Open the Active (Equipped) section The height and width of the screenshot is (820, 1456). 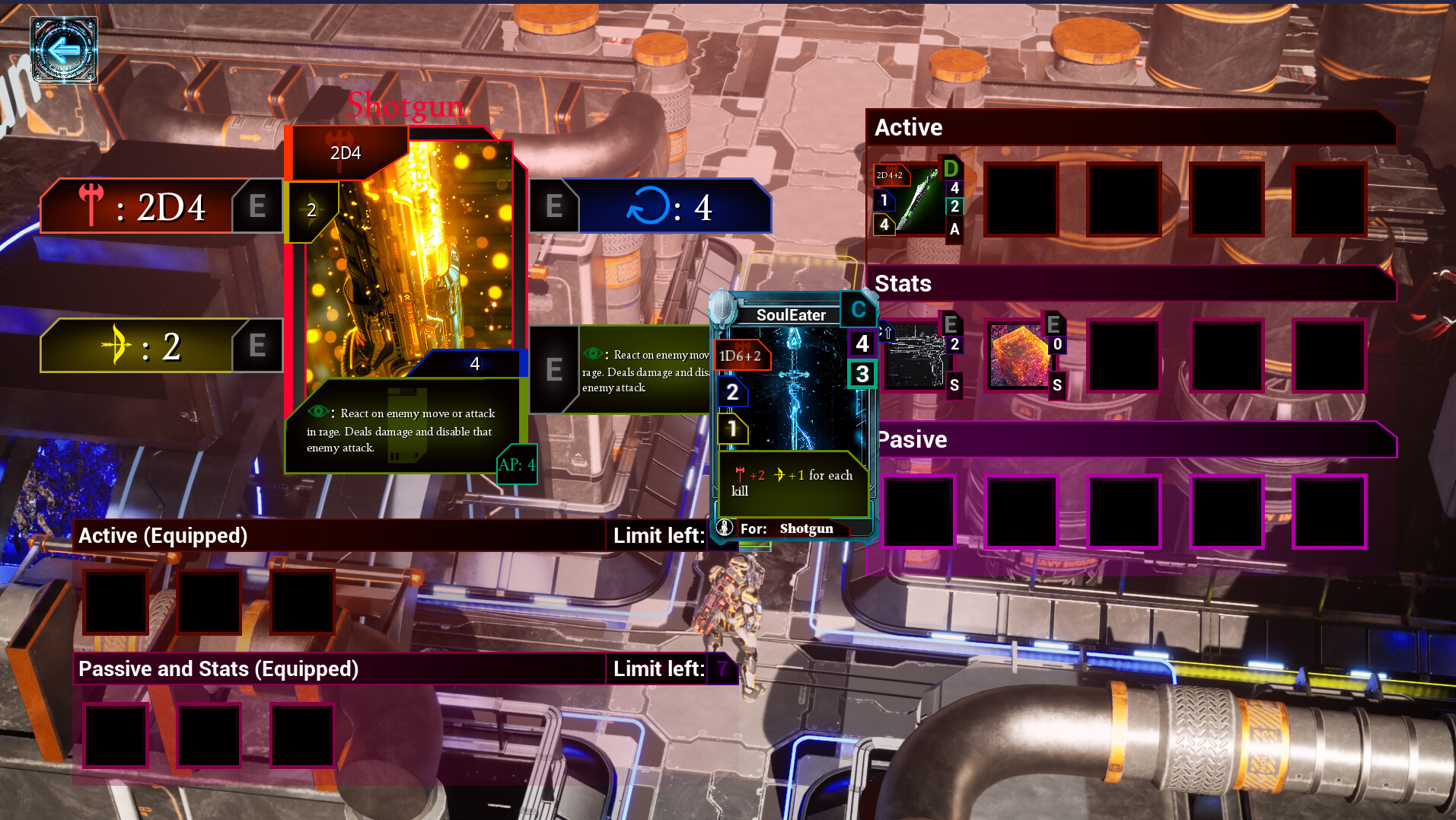(x=164, y=535)
